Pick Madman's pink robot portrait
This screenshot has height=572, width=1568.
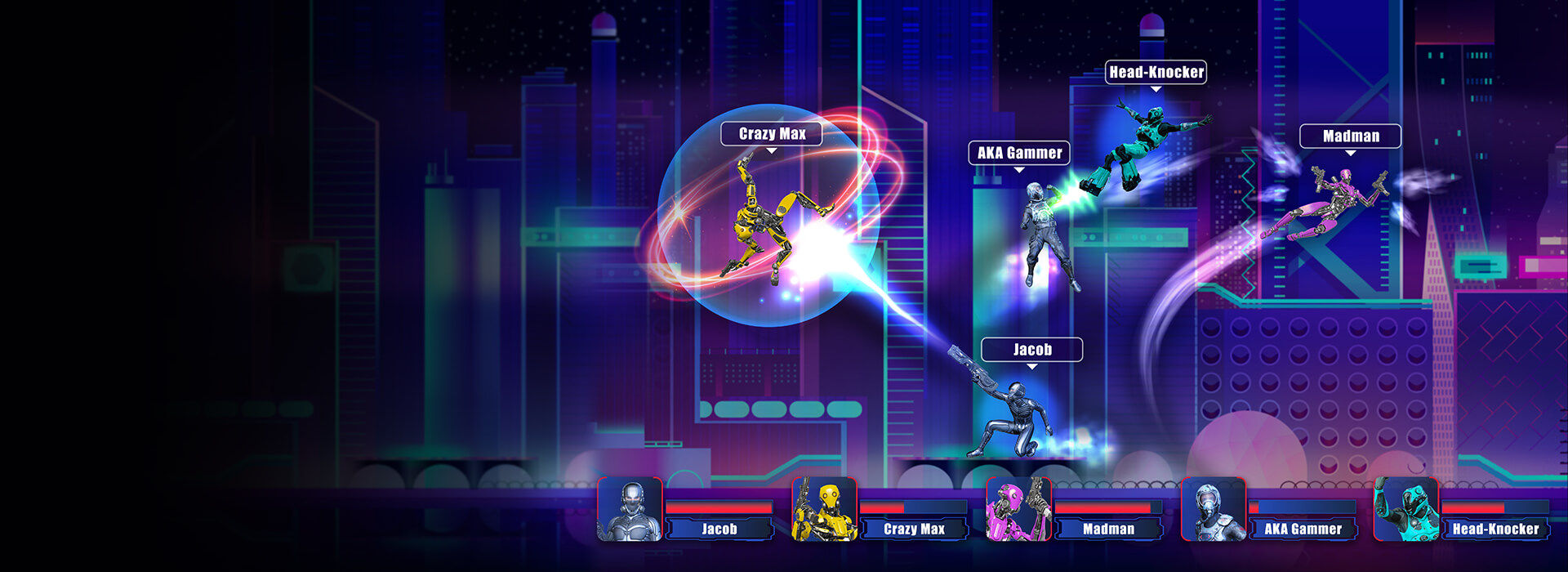tap(1018, 509)
